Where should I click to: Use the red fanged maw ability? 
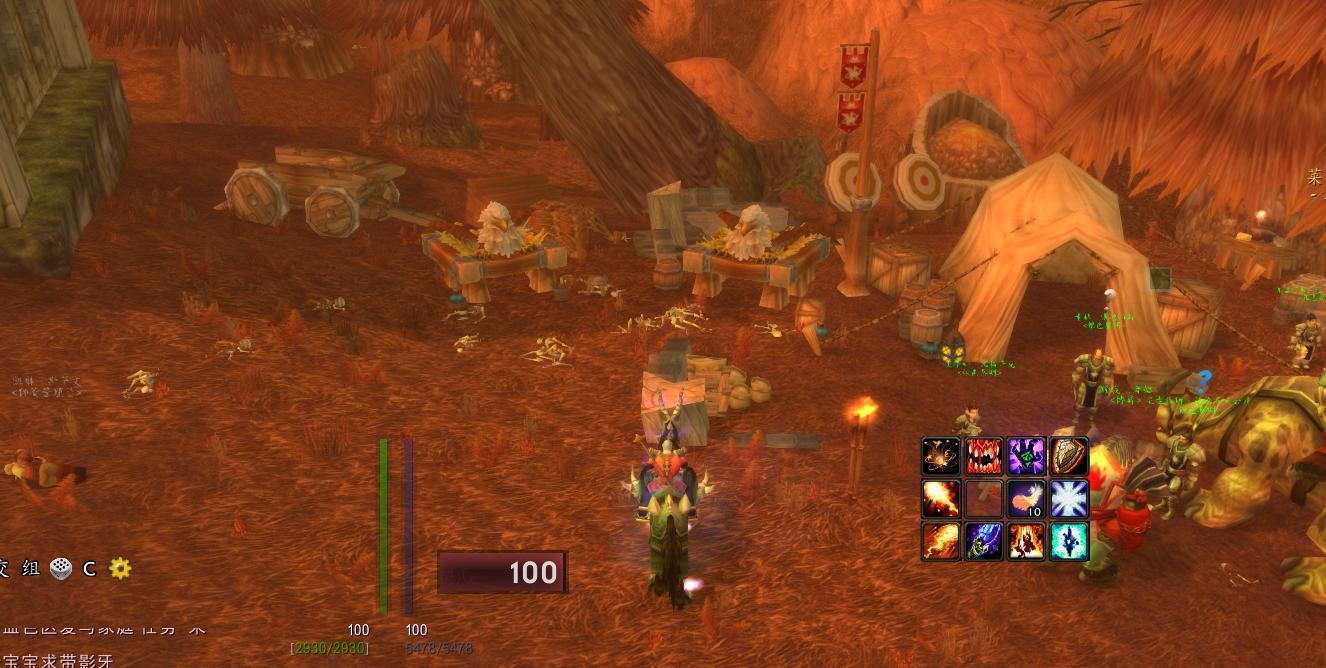(x=984, y=456)
